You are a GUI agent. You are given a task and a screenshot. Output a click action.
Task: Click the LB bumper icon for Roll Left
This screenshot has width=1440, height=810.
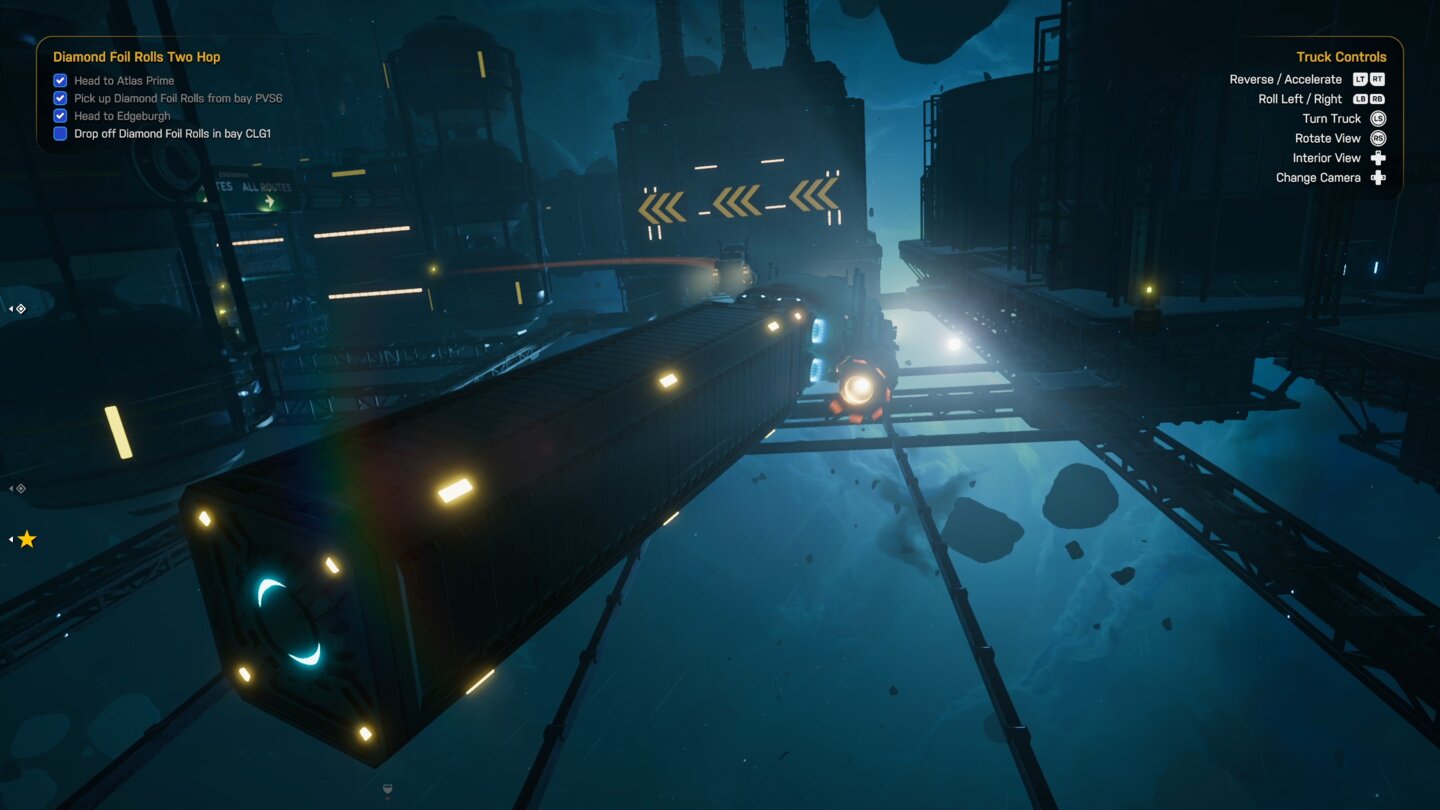pyautogui.click(x=1361, y=98)
